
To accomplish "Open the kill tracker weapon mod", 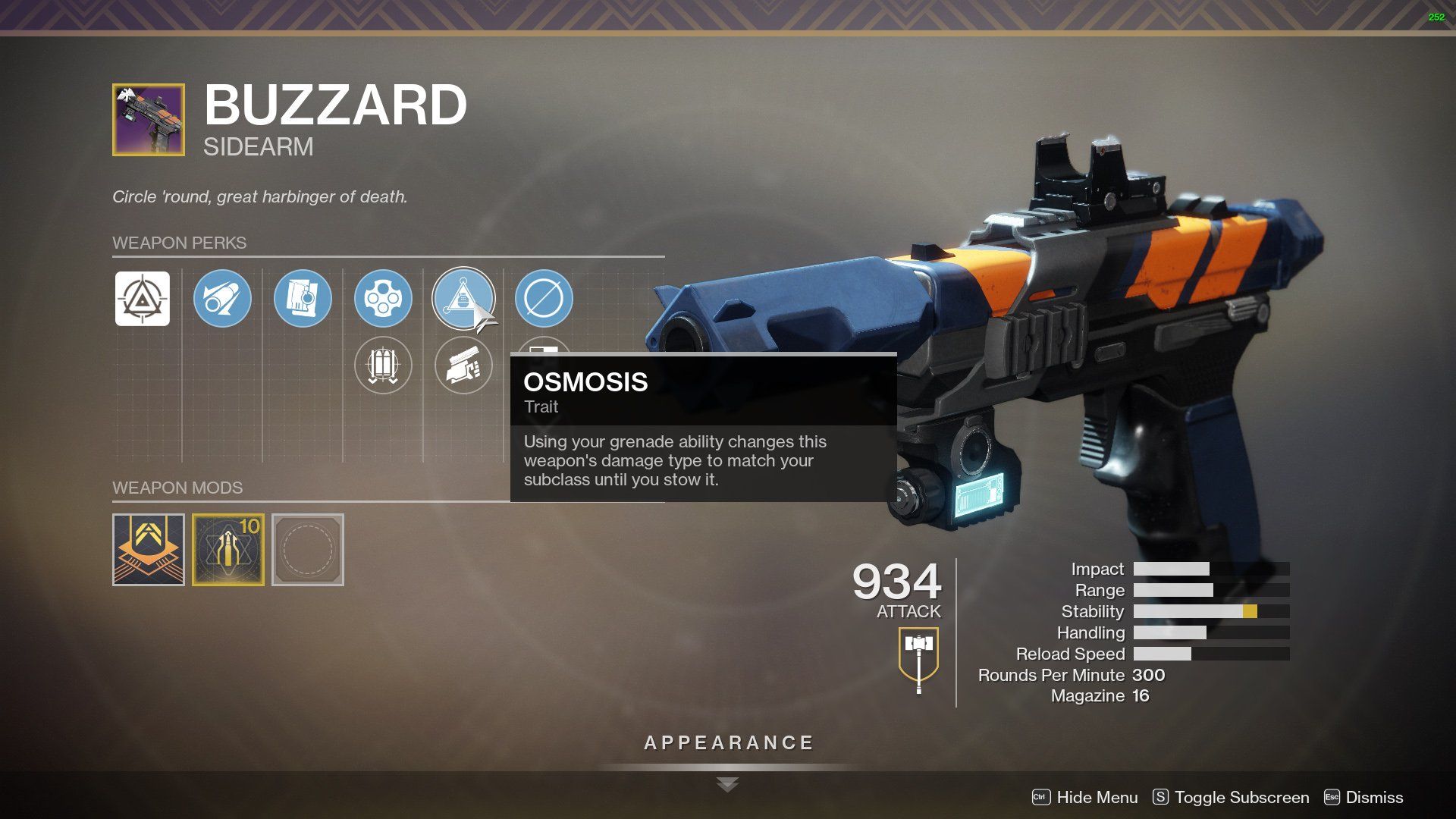I will tap(148, 548).
